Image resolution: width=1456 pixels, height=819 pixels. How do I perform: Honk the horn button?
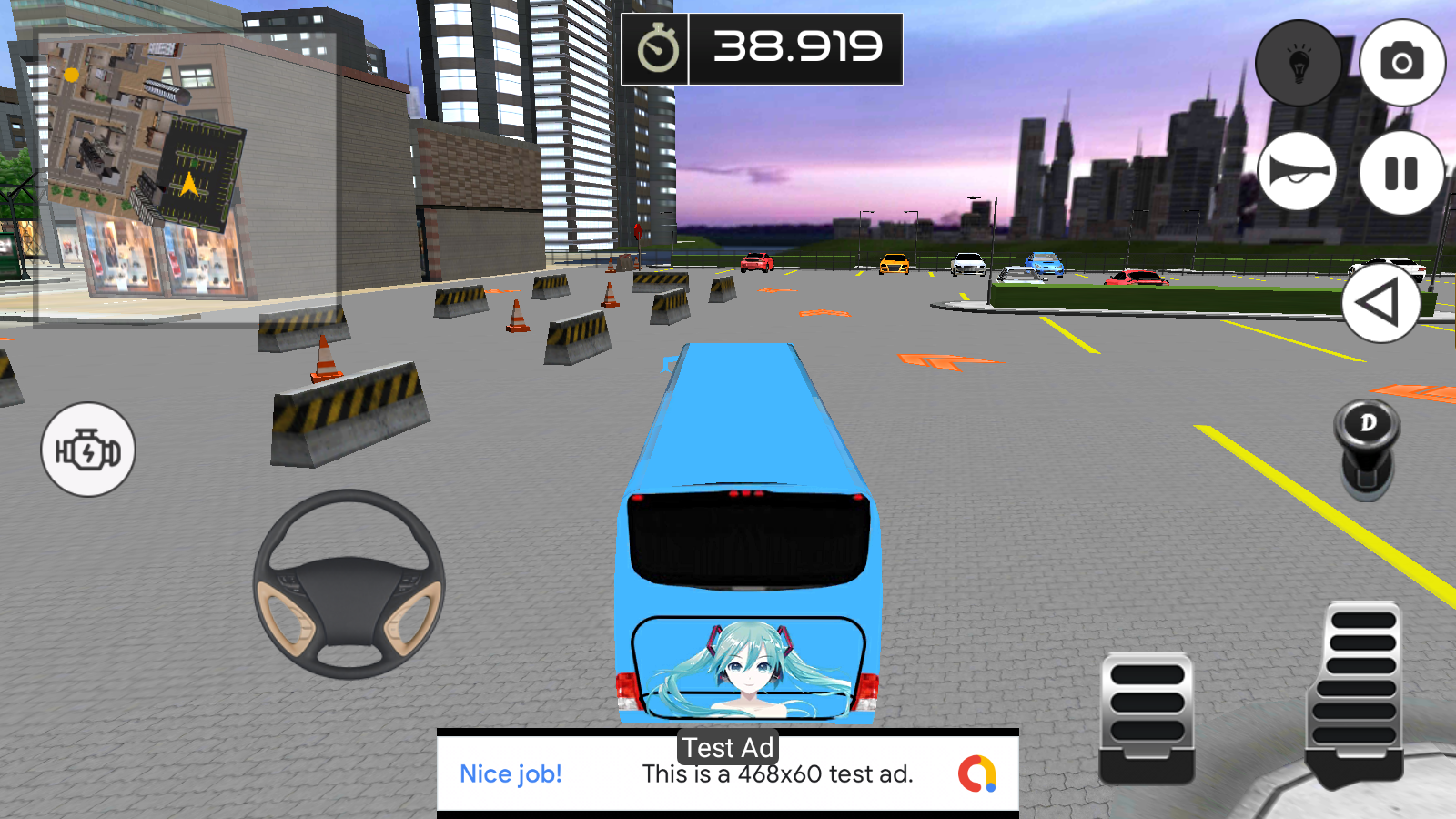(1299, 172)
